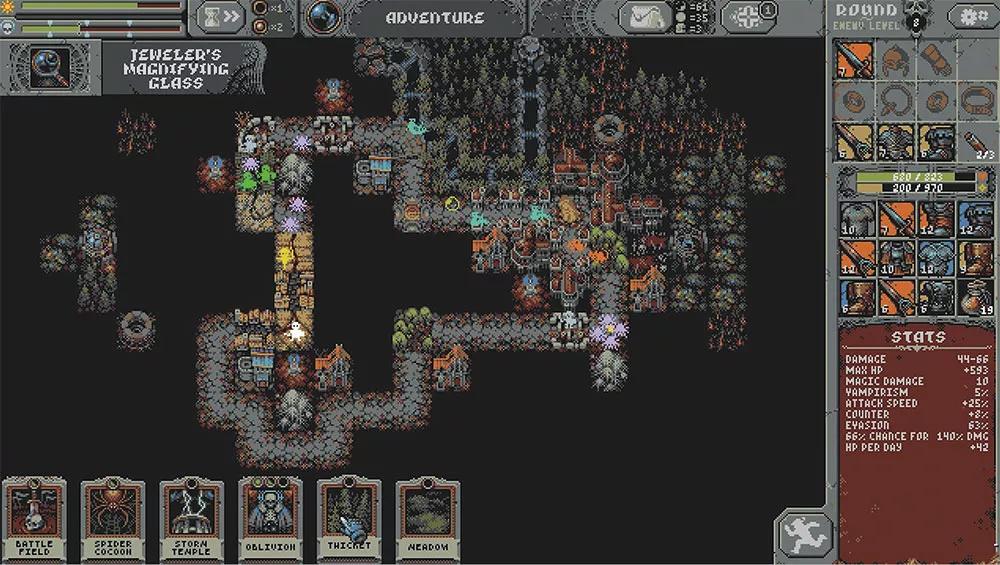Image resolution: width=1000 pixels, height=565 pixels.
Task: Pick the Spider Cocoon card
Action: point(113,519)
